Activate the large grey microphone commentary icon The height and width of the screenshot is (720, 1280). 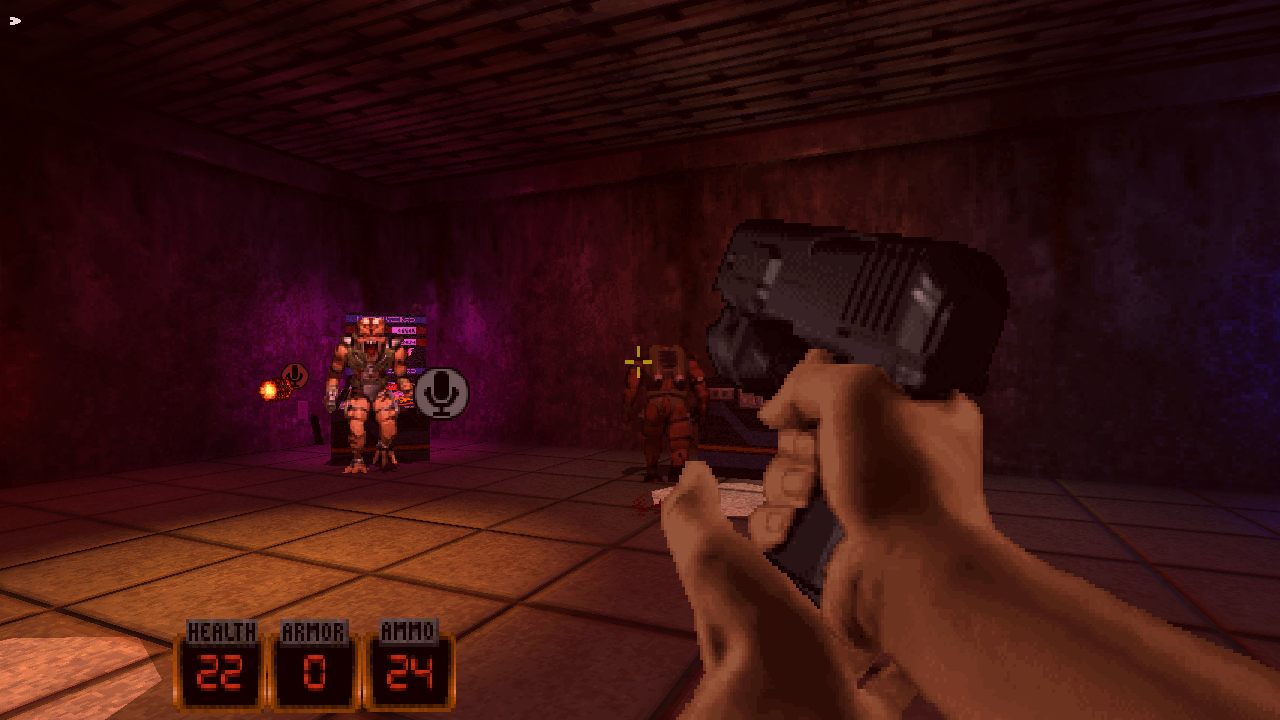[x=441, y=392]
